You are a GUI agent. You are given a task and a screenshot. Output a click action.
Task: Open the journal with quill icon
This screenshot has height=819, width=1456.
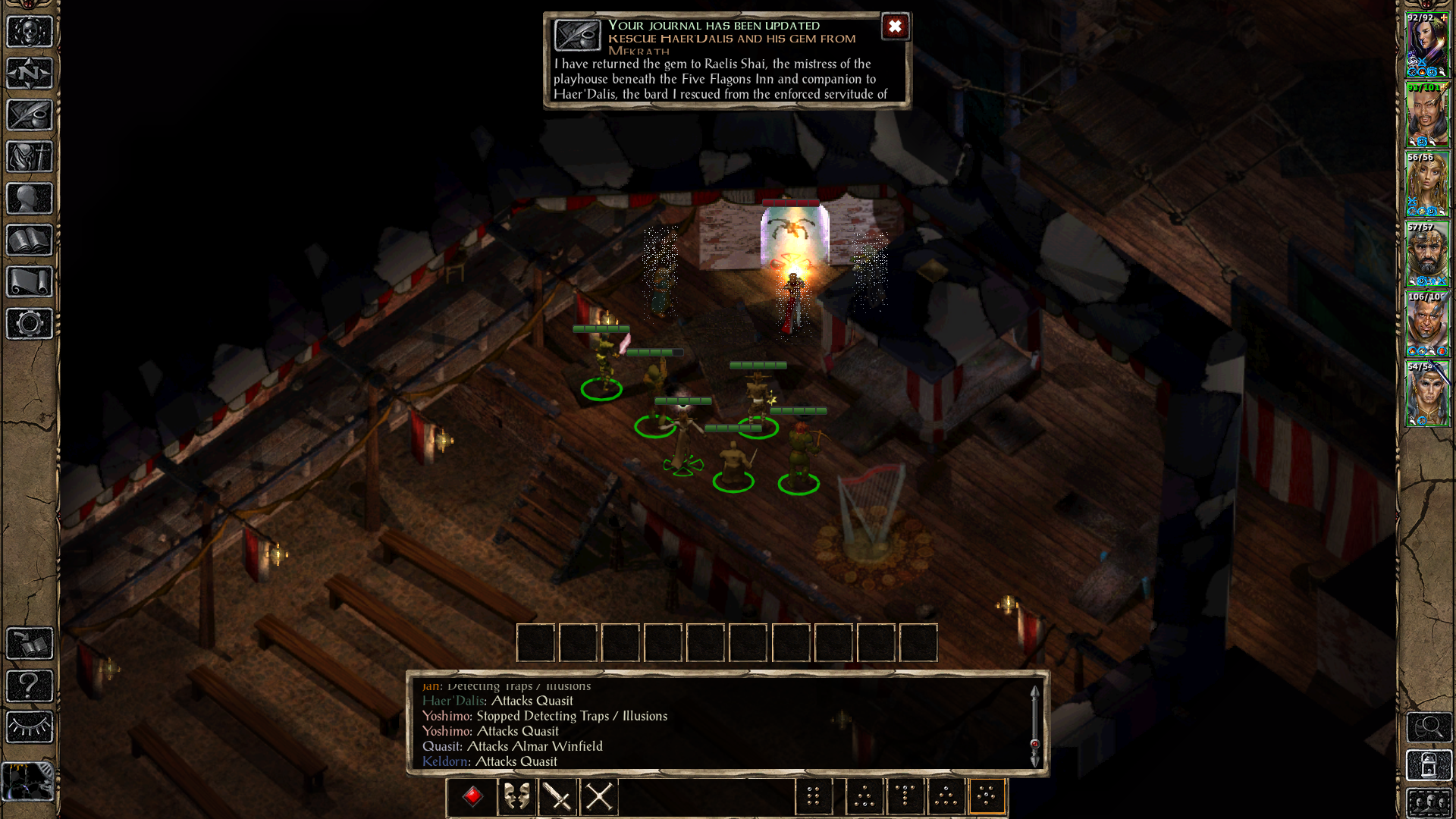30,115
